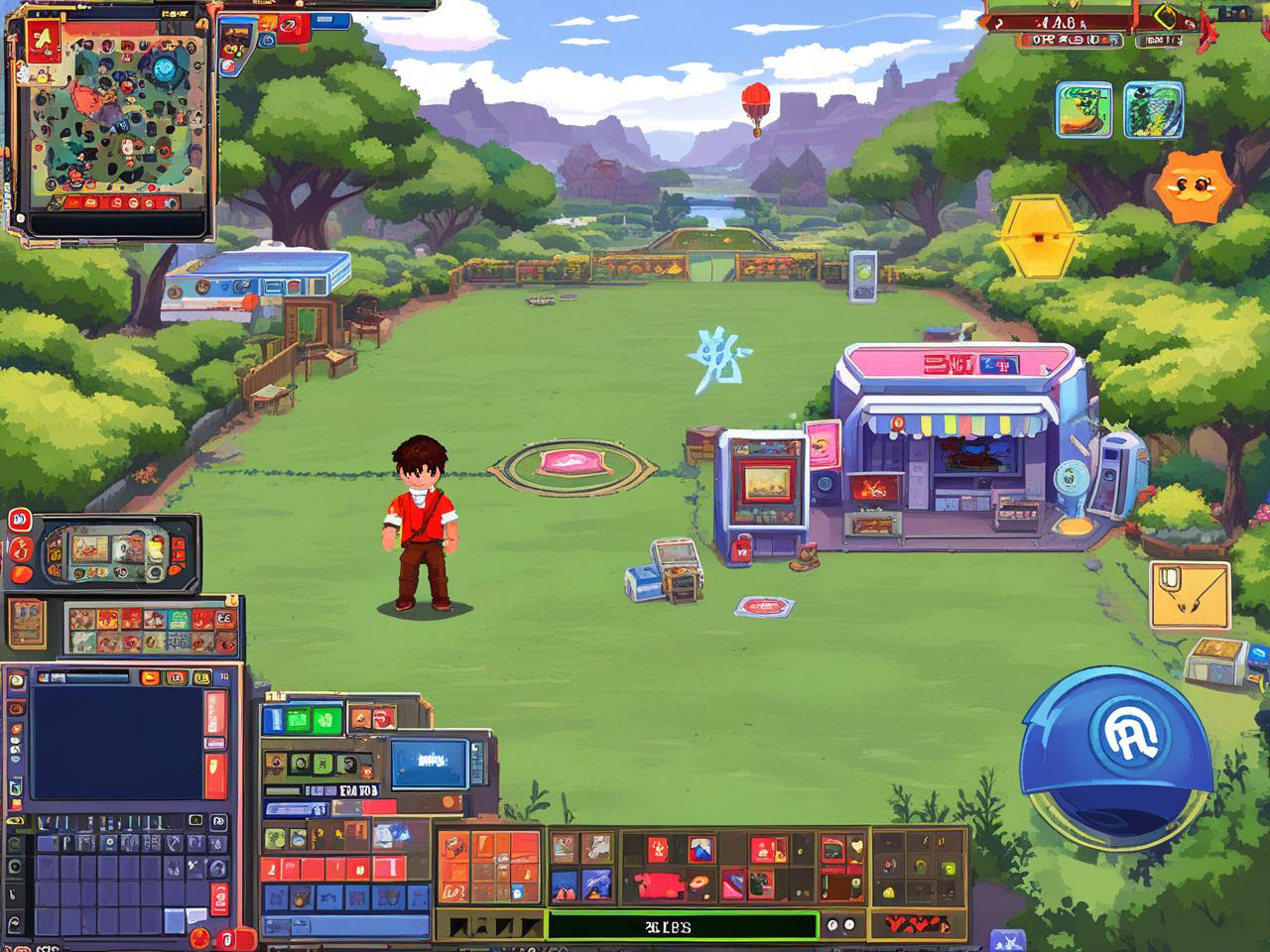Select the green creature square icon
The image size is (1270, 952).
tap(1154, 109)
